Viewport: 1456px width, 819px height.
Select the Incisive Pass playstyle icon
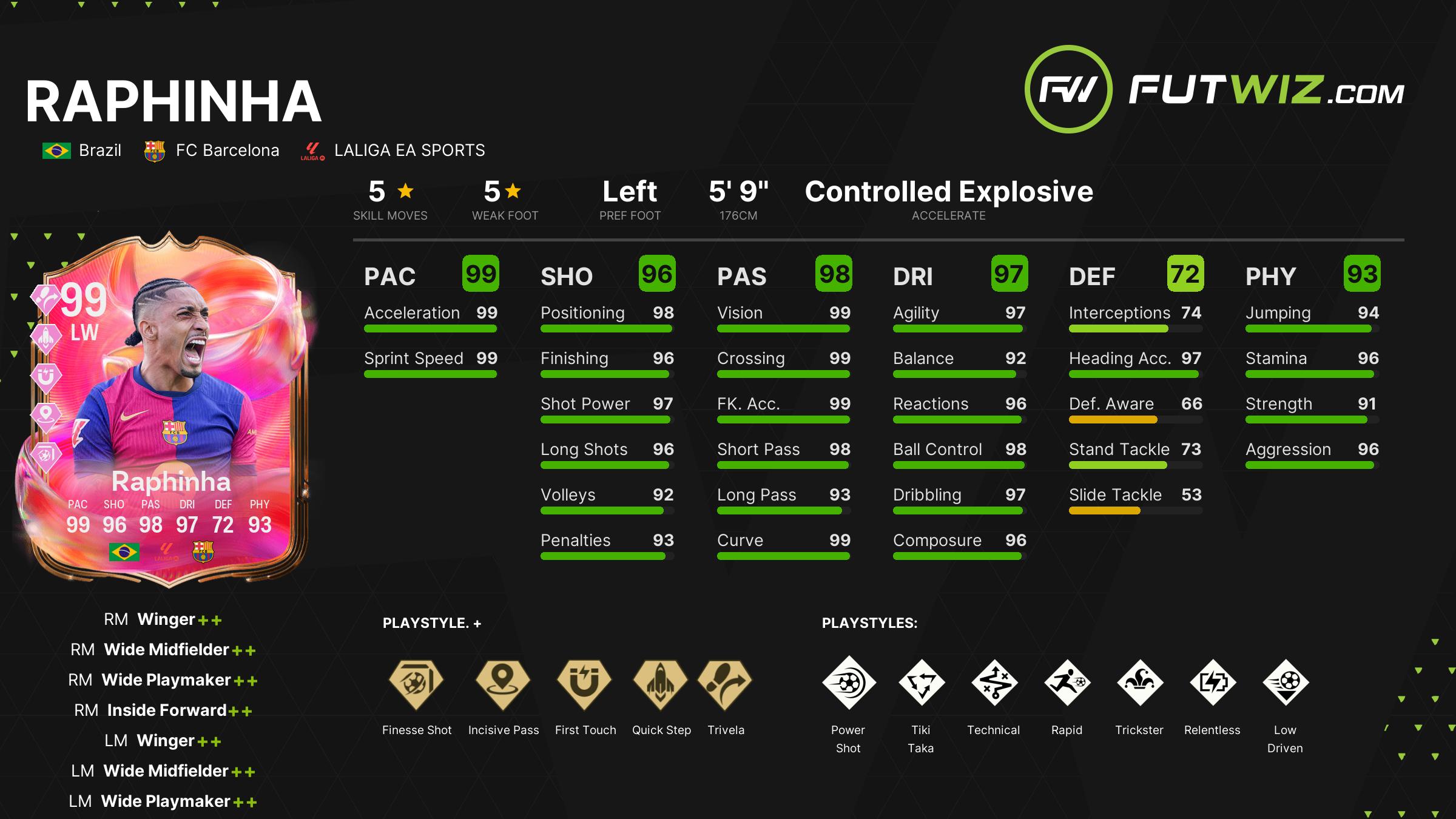pyautogui.click(x=503, y=684)
